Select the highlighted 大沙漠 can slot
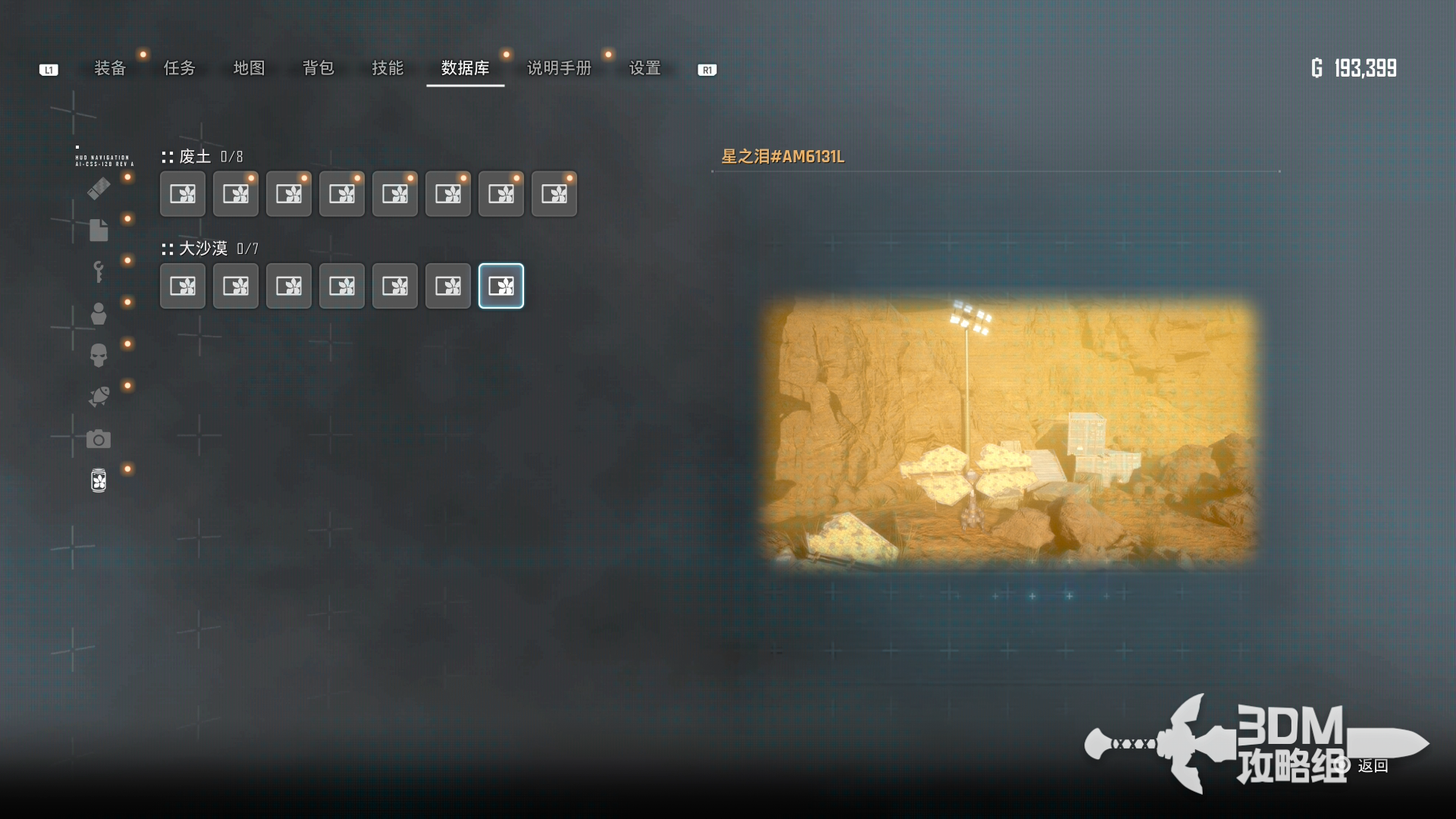 click(501, 286)
